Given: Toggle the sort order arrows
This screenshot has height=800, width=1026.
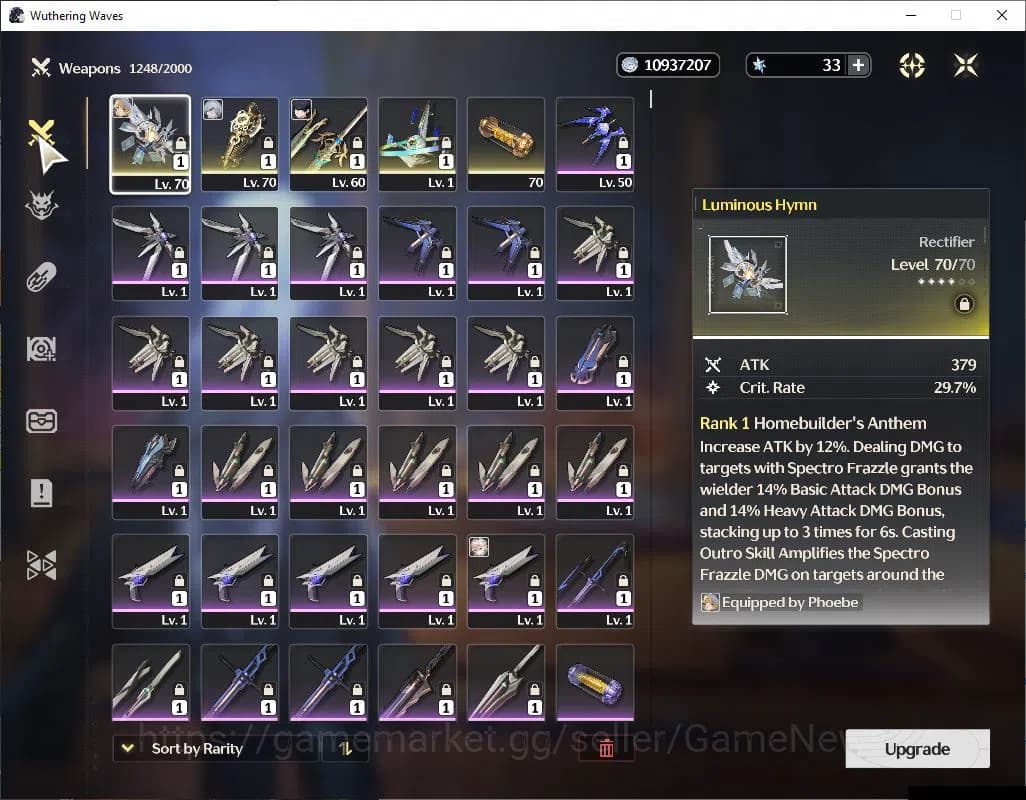Looking at the screenshot, I should tap(346, 748).
